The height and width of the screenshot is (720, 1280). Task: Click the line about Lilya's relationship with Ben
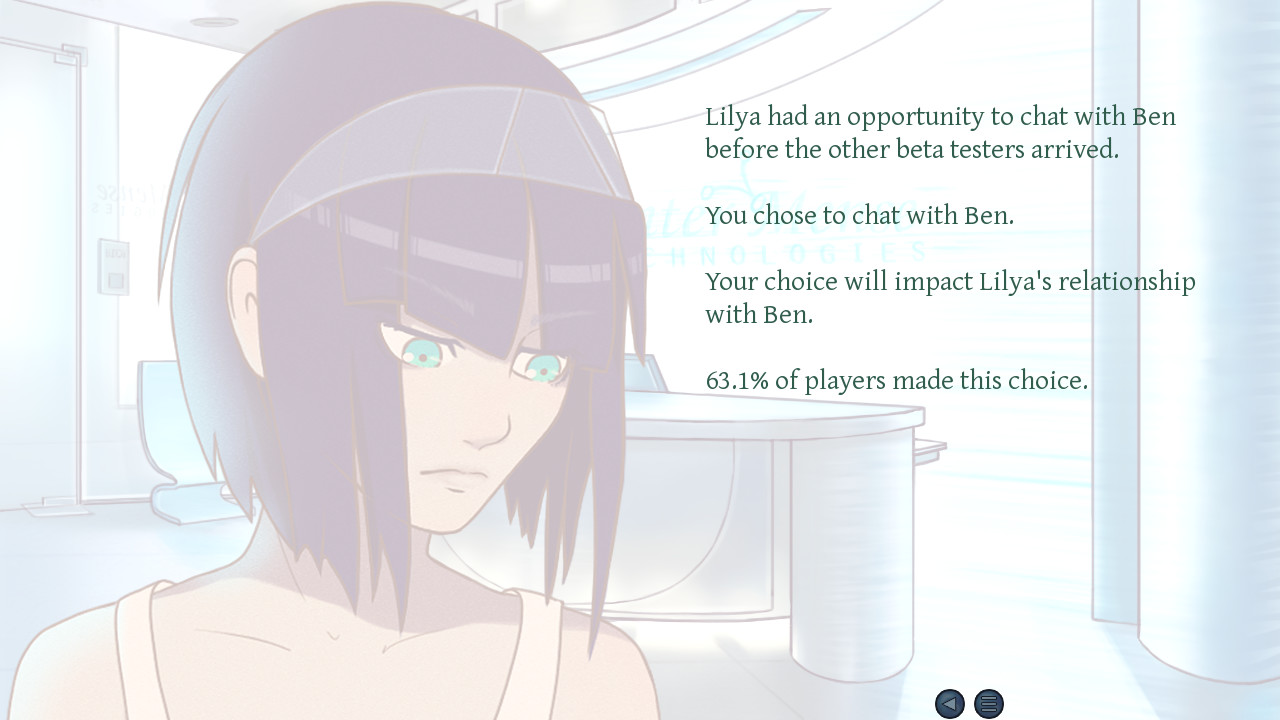tap(950, 297)
